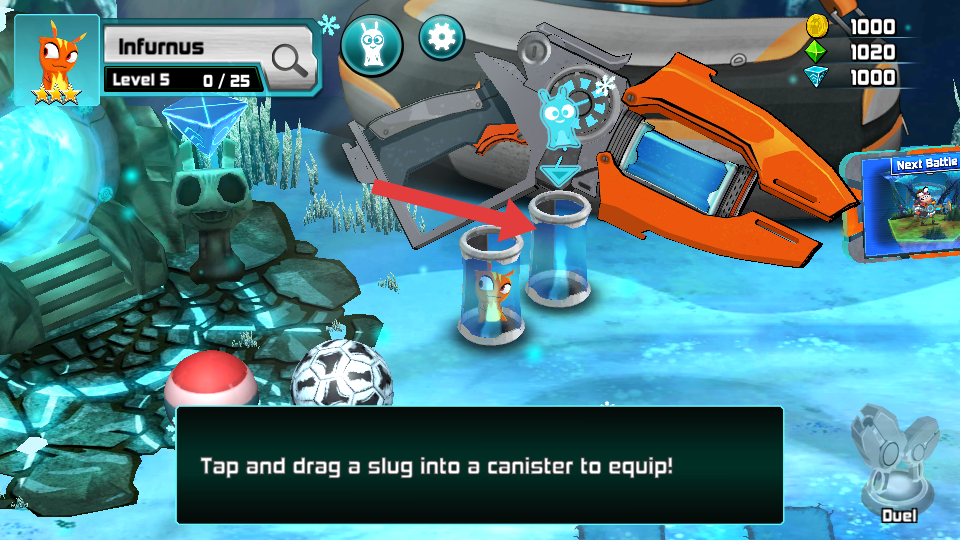960x540 pixels.
Task: Tap the green gem currency icon
Action: pos(818,52)
